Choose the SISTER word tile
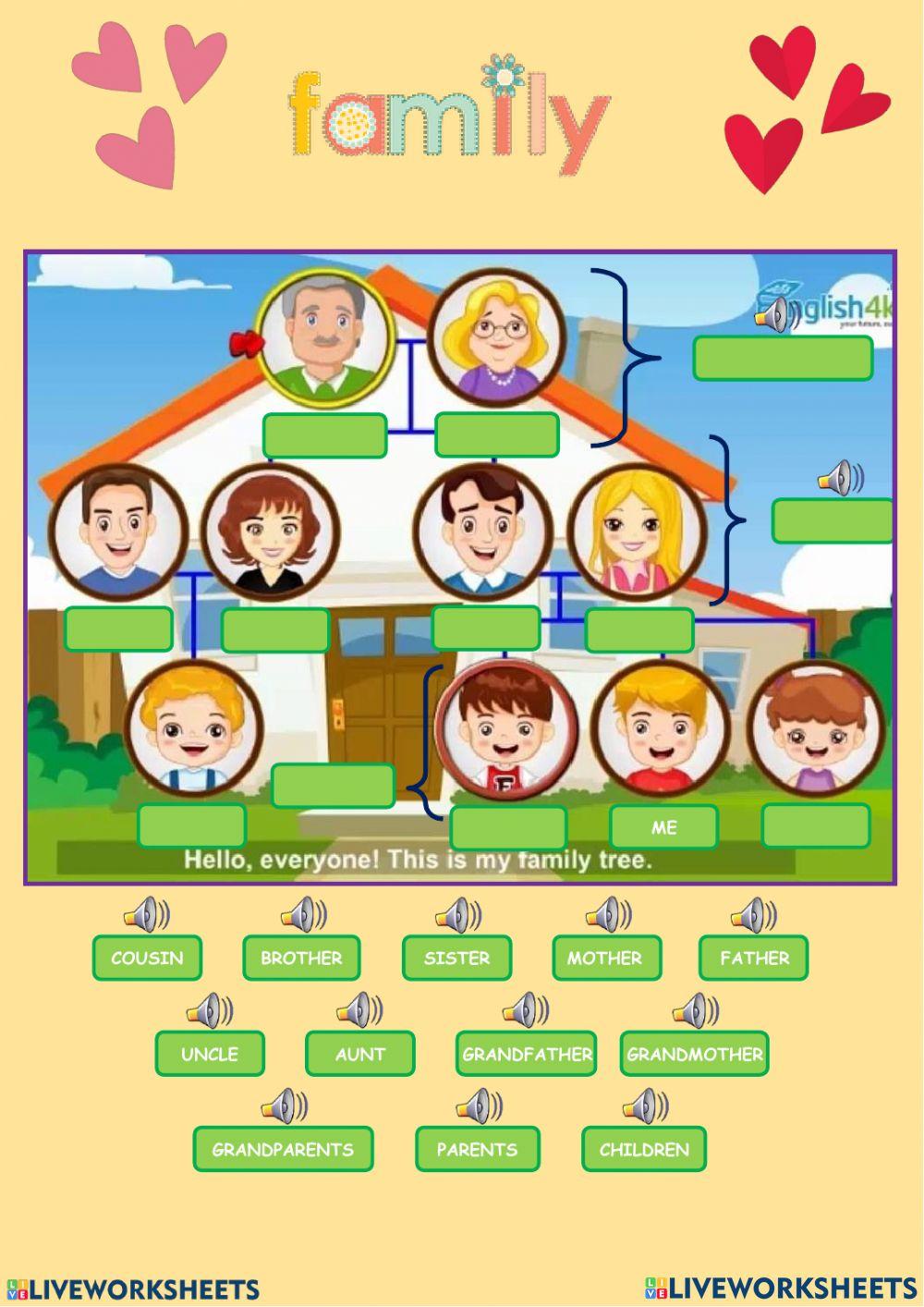 point(456,958)
